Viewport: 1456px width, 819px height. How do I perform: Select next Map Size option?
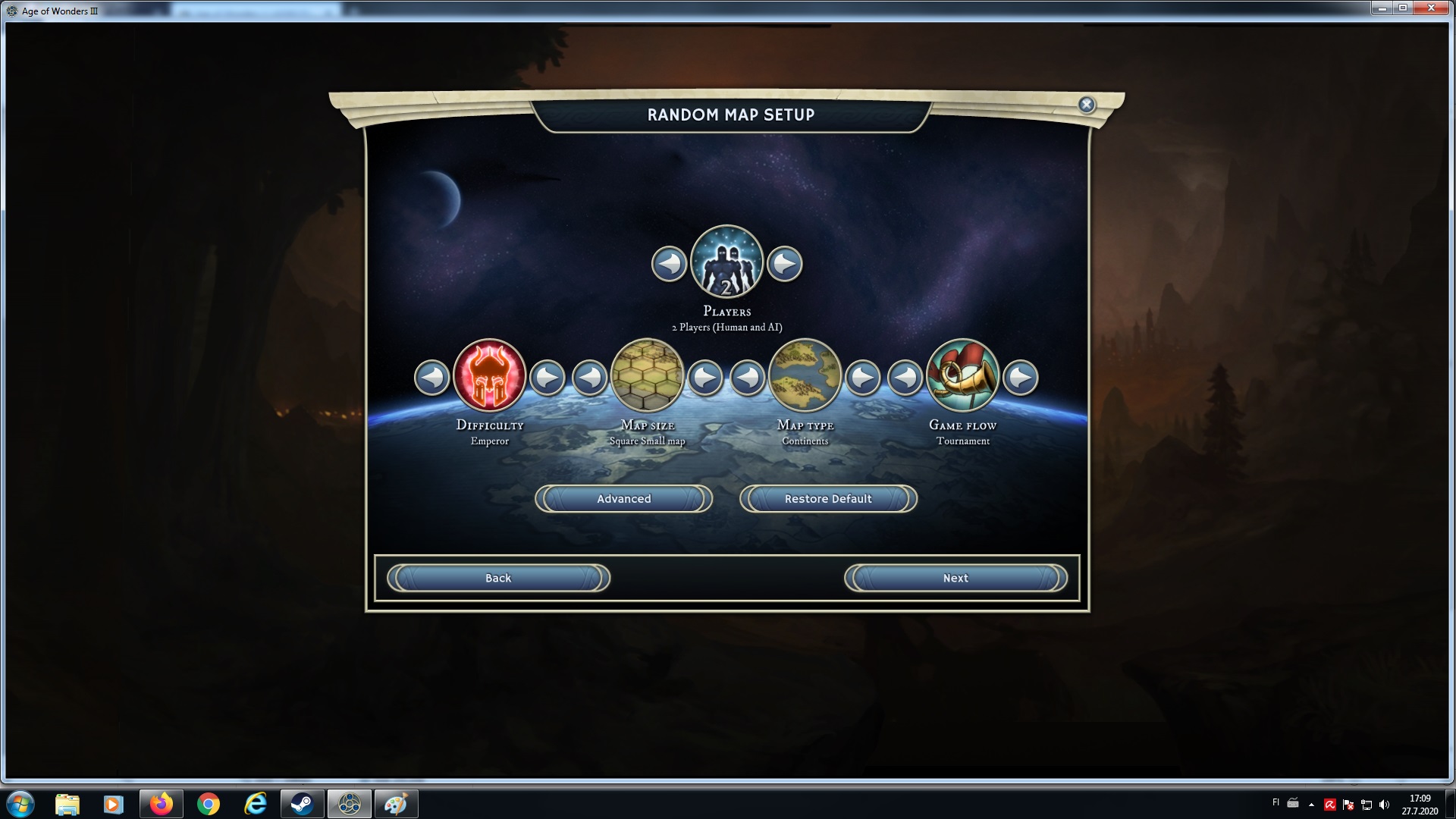(x=705, y=377)
